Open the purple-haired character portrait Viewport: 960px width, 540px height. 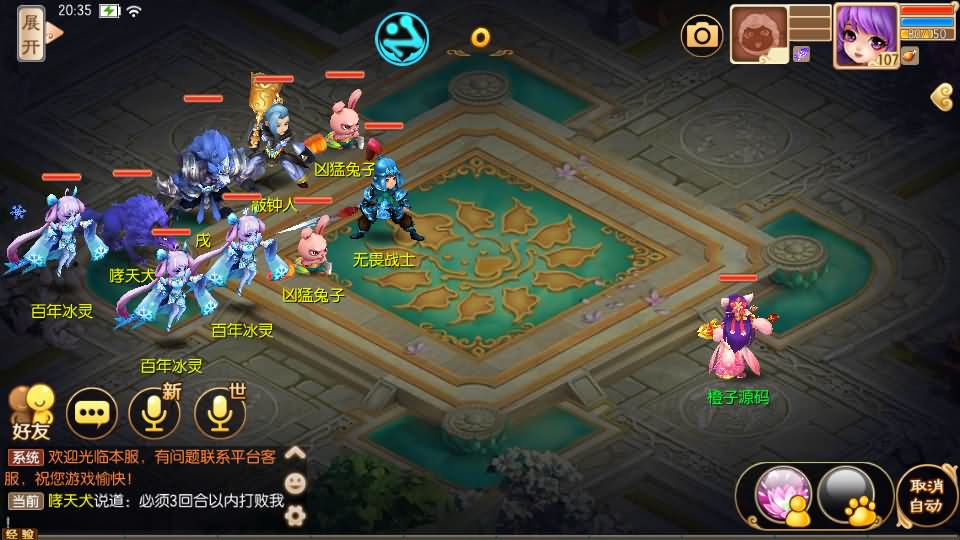pos(865,34)
